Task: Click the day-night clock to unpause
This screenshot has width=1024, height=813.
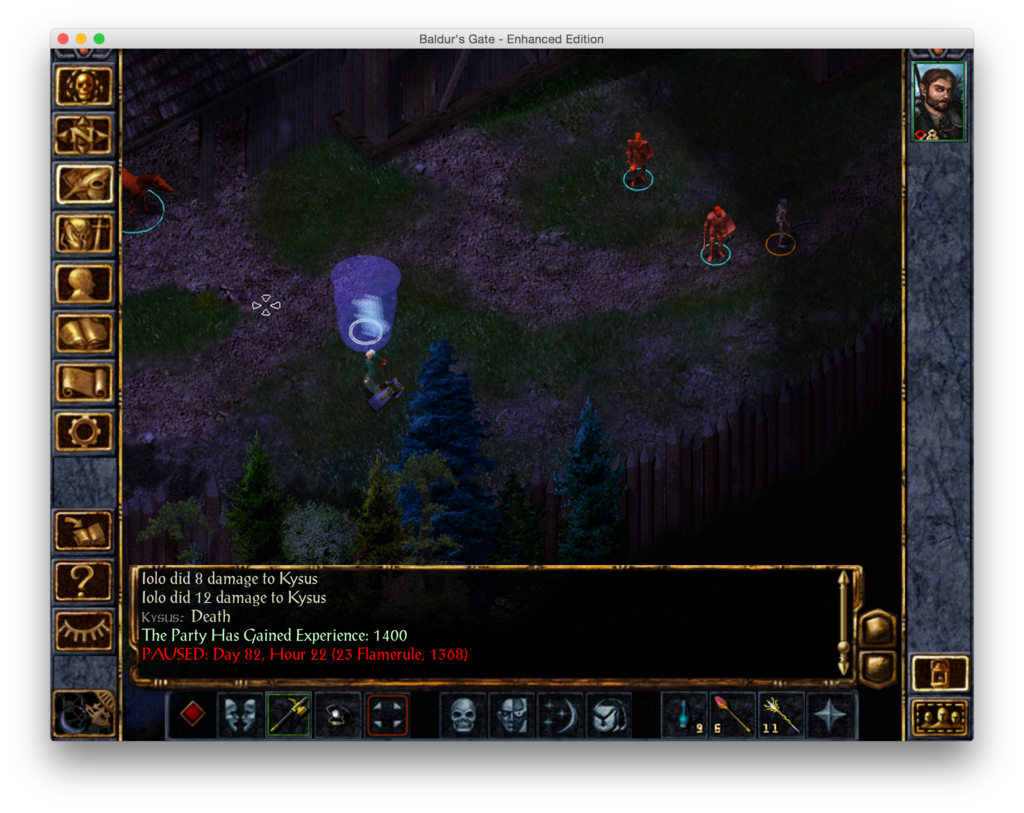Action: (83, 713)
